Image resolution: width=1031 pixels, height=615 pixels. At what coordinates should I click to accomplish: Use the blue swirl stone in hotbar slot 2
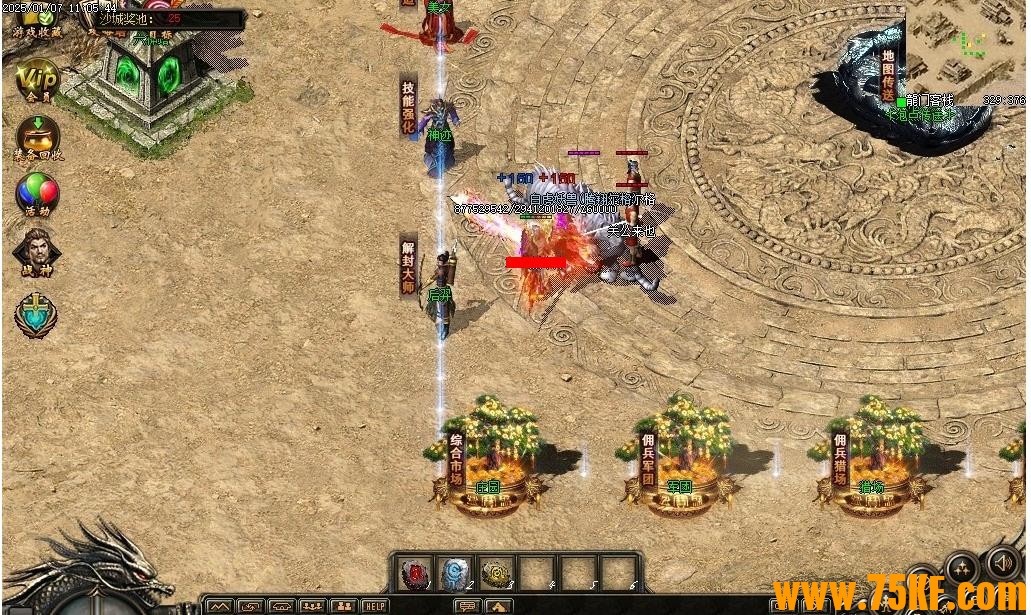coord(457,572)
